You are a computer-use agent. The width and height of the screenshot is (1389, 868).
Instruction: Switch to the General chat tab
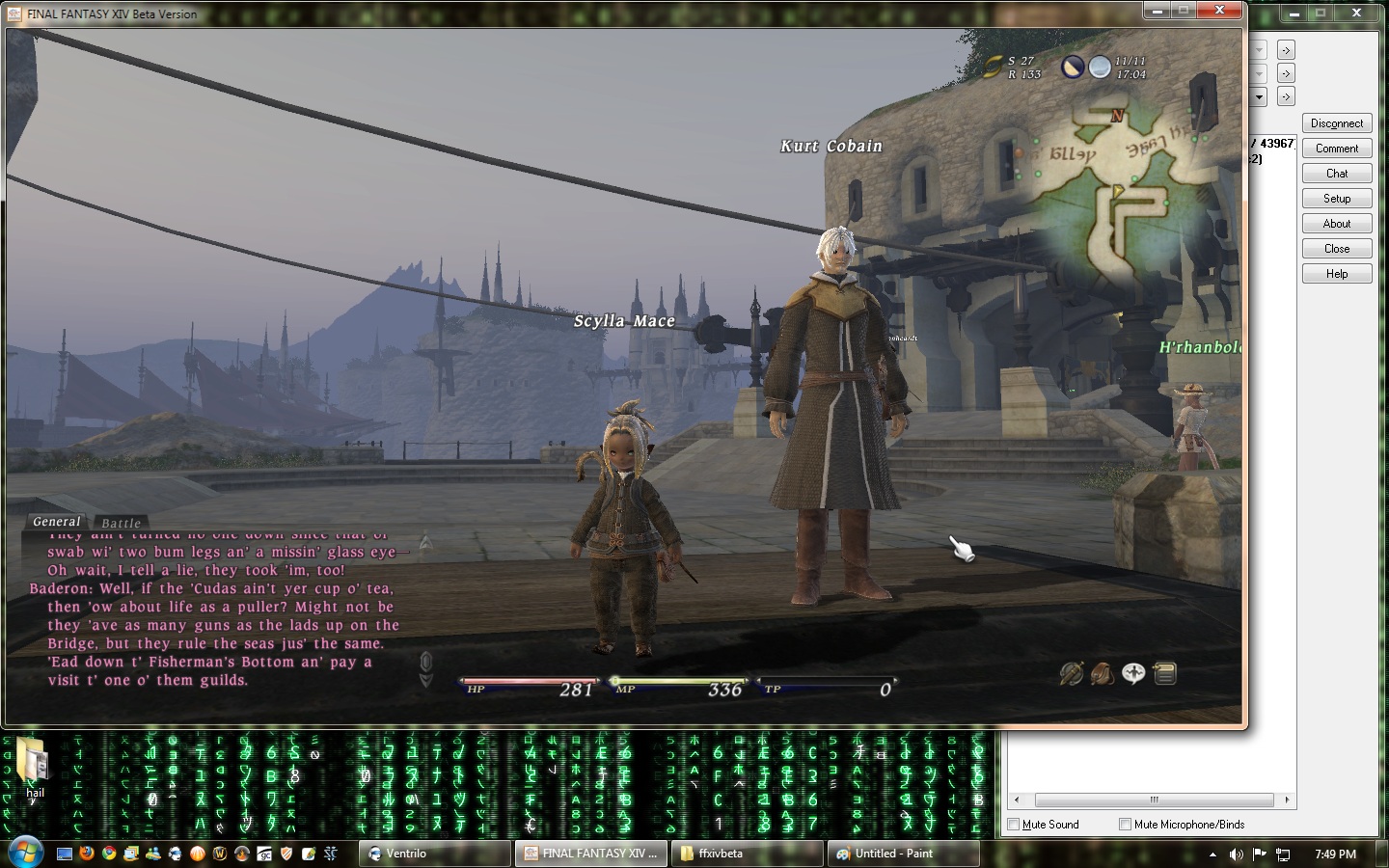56,522
